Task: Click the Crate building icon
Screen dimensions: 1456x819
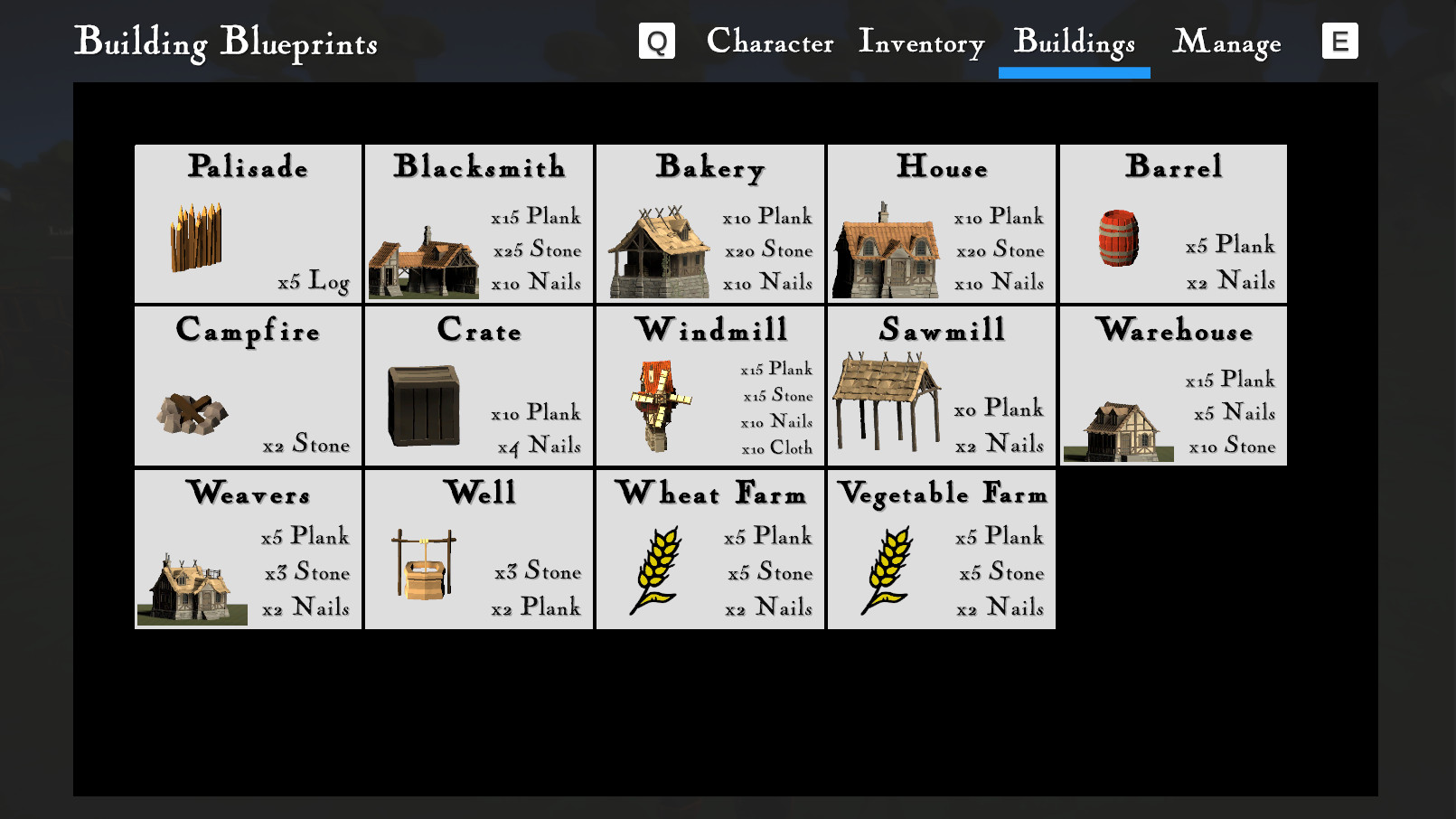Action: point(424,404)
